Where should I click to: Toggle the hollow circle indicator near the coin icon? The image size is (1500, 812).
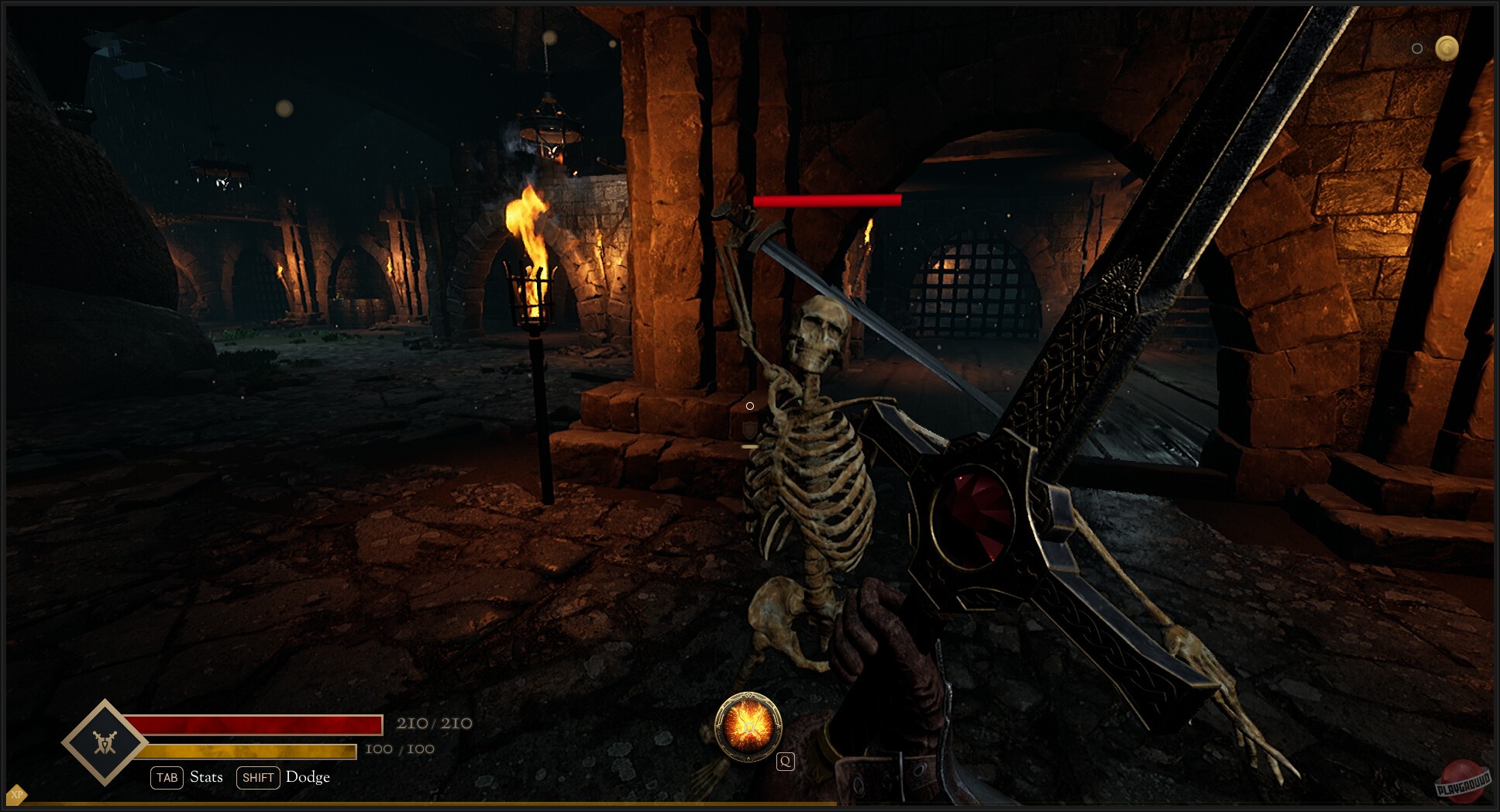(1418, 49)
